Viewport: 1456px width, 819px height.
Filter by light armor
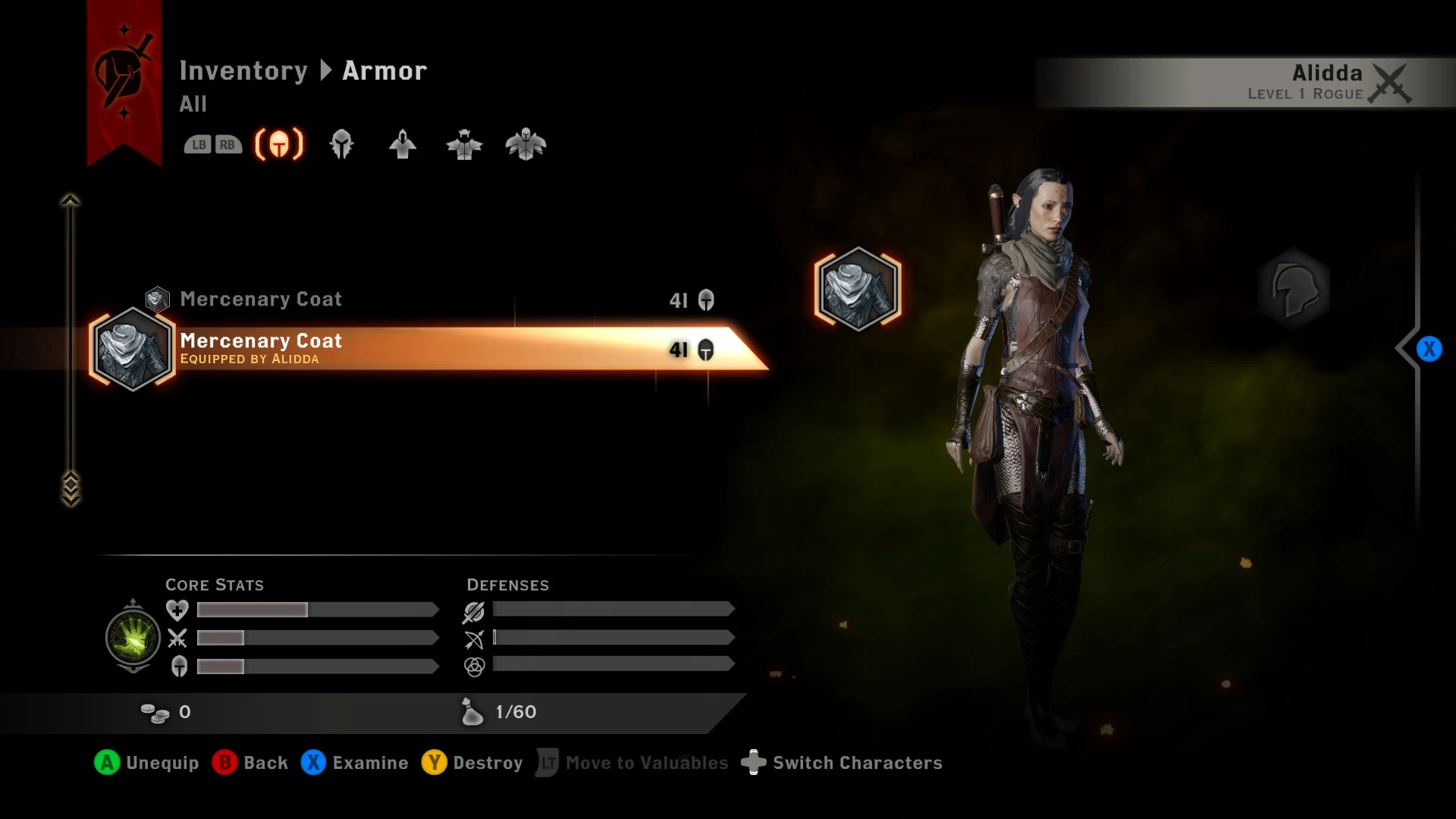coord(403,144)
